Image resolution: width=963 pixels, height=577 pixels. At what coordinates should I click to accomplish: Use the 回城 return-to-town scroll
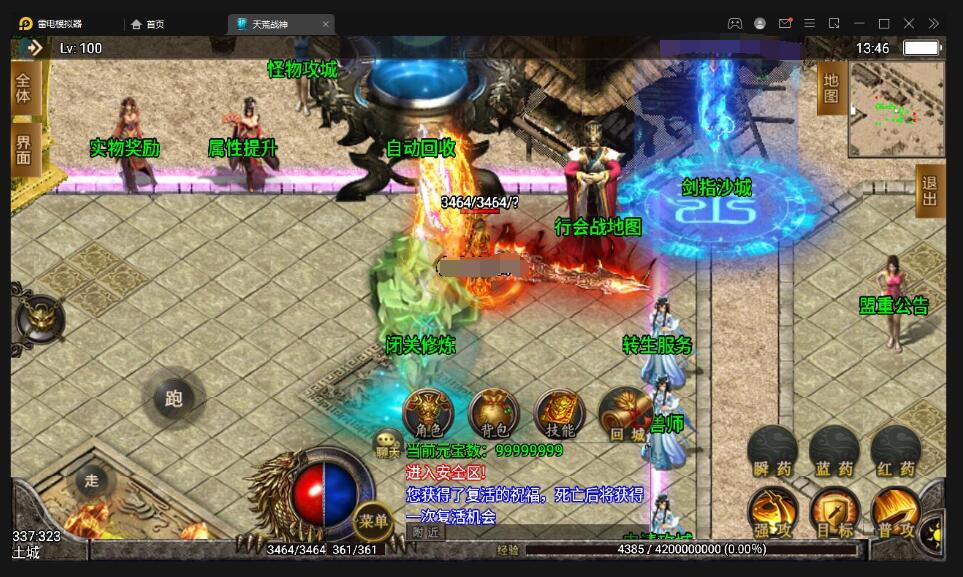(x=626, y=413)
